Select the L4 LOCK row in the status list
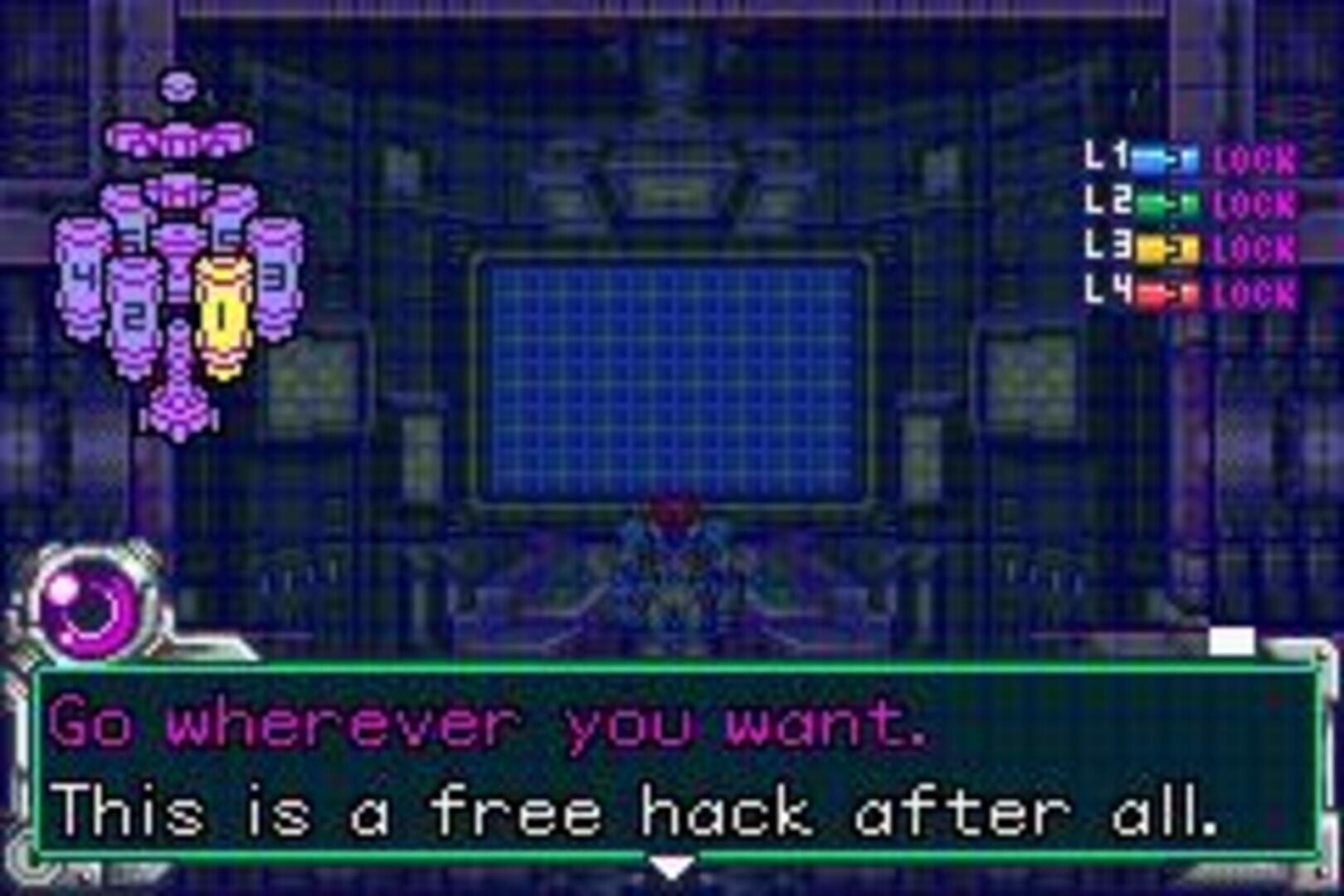The width and height of the screenshot is (1344, 896). pyautogui.click(x=1253, y=290)
